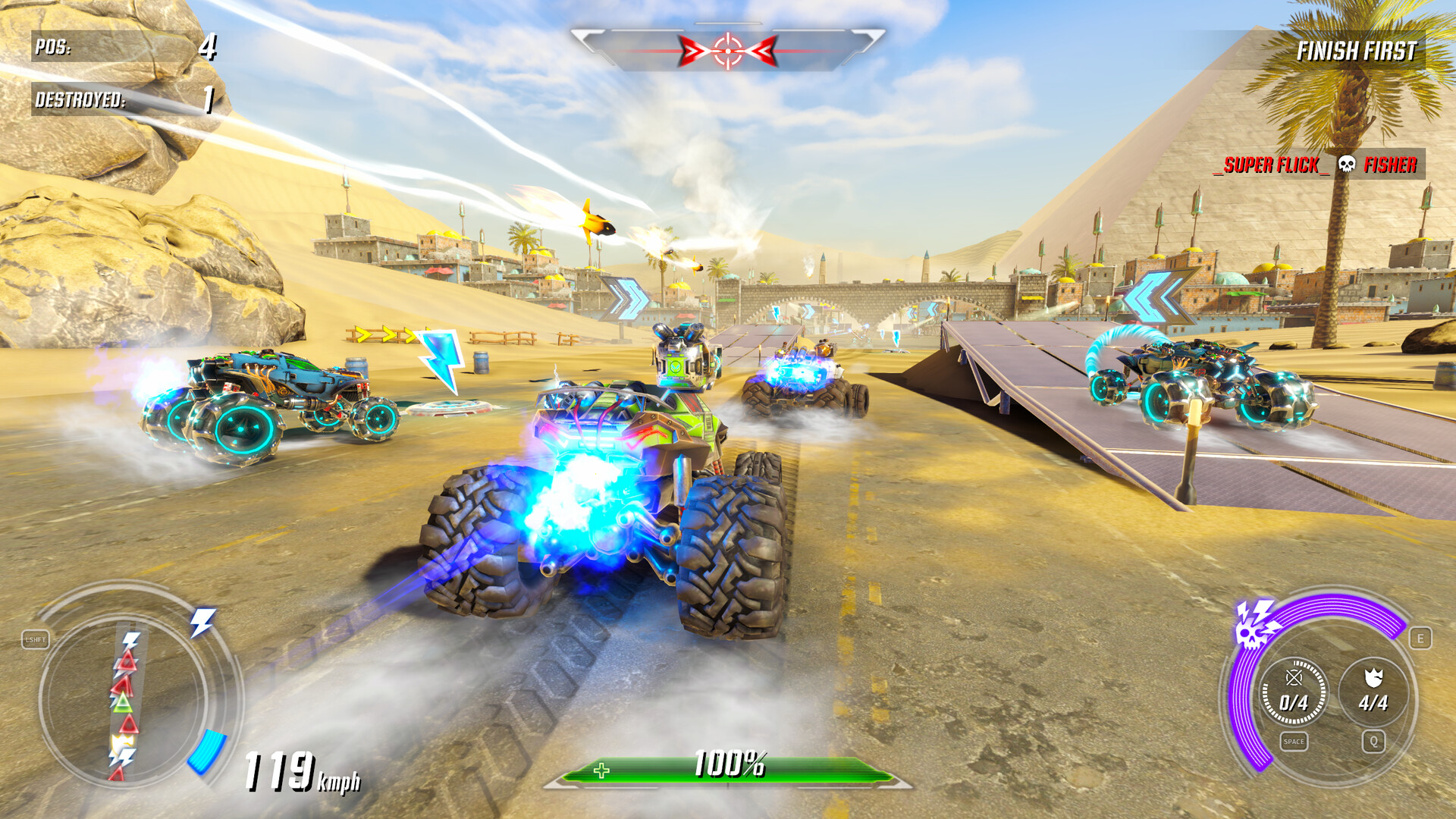
Task: Toggle the E keybind indicator on the ability wheel
Action: tap(1422, 638)
